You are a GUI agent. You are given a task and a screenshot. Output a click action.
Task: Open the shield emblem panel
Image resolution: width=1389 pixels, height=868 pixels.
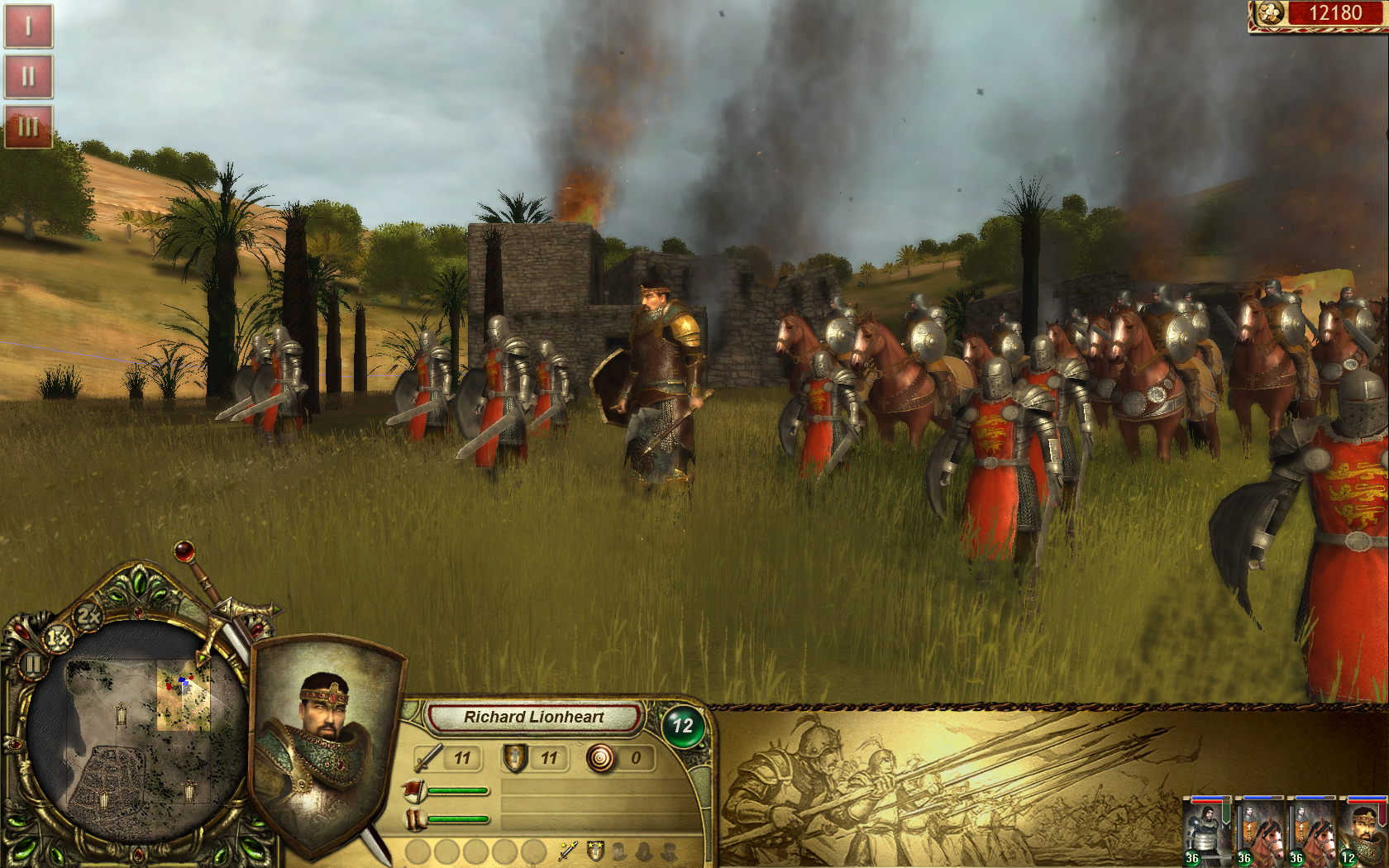594,851
